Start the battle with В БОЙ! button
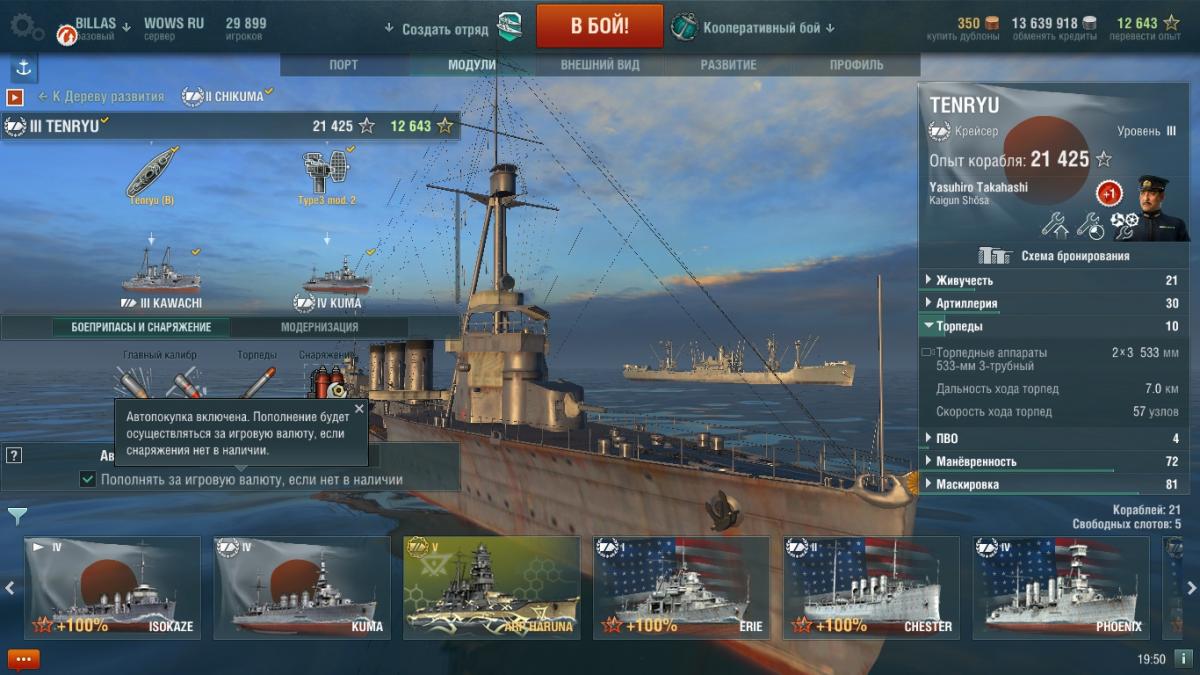The image size is (1200, 675). 599,26
